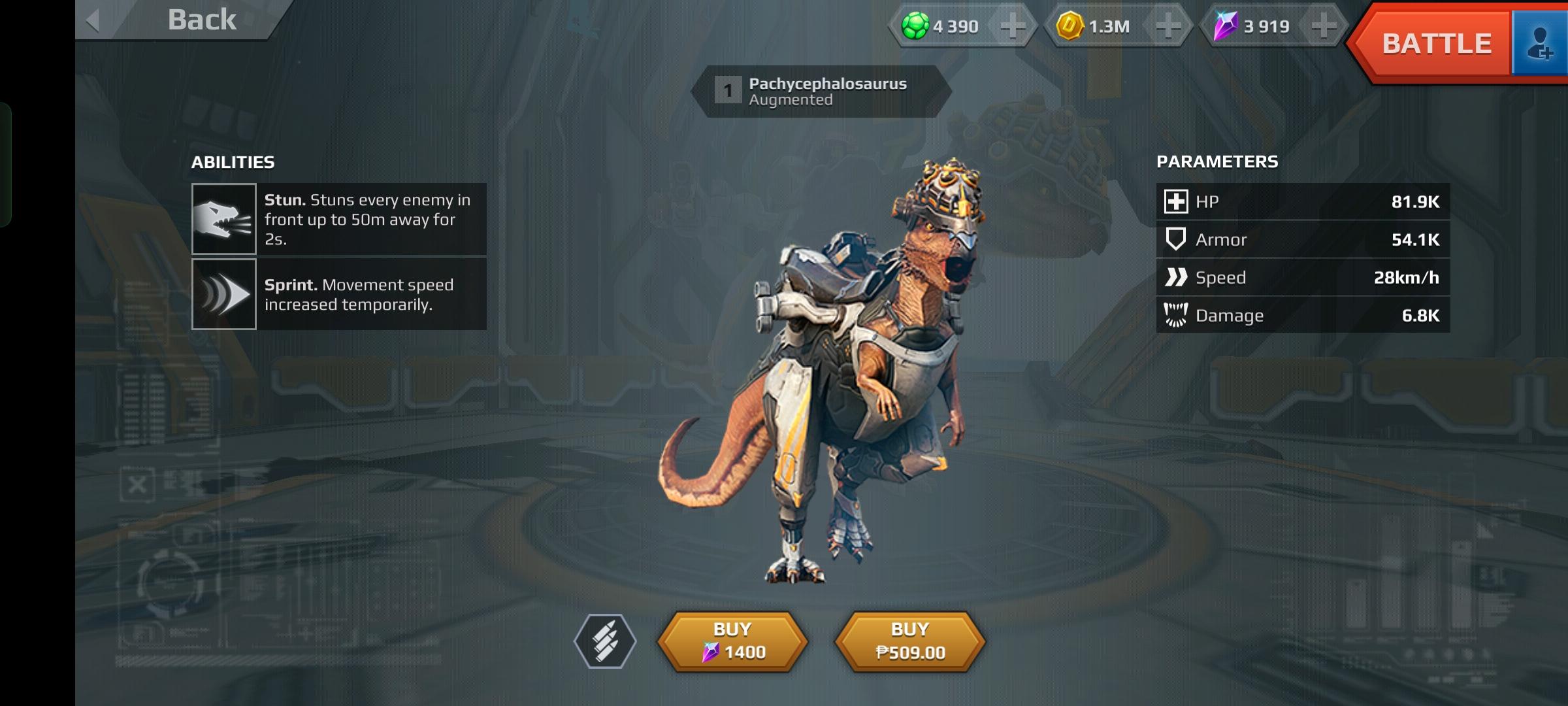Image resolution: width=1568 pixels, height=706 pixels.
Task: Add more gold coins
Action: tap(1168, 26)
